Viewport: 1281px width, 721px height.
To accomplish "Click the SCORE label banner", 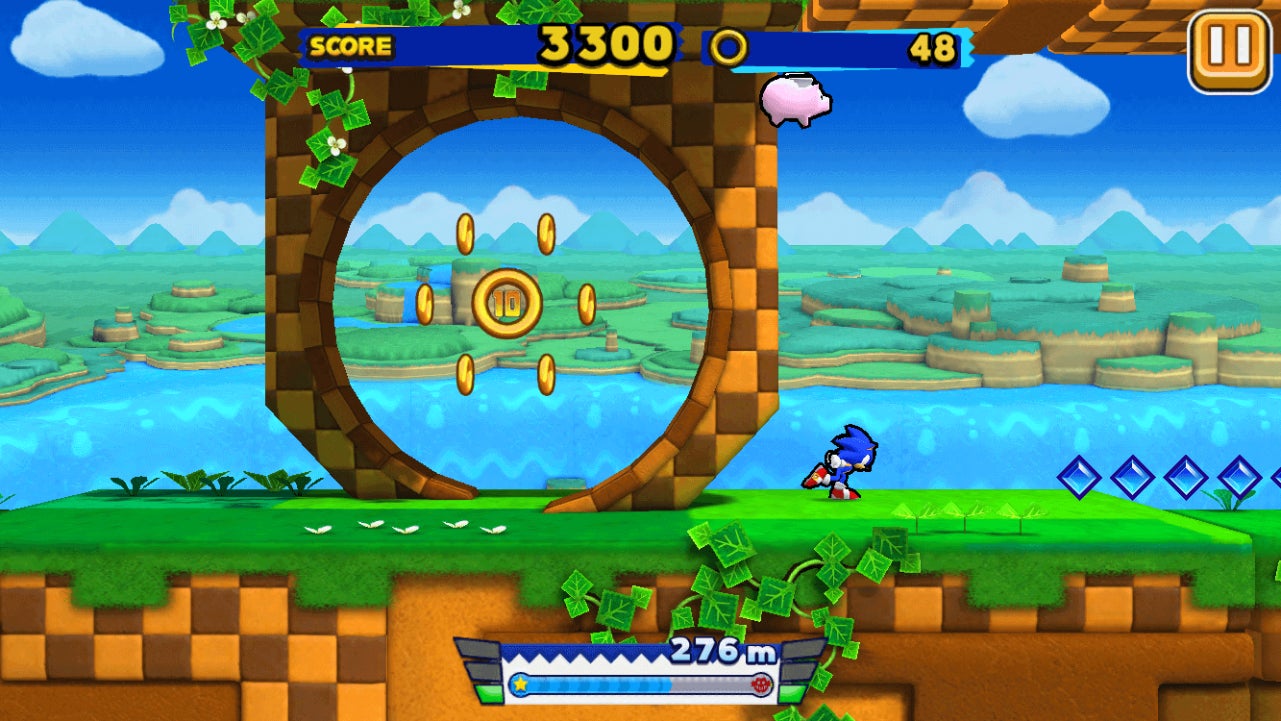I will coord(349,44).
